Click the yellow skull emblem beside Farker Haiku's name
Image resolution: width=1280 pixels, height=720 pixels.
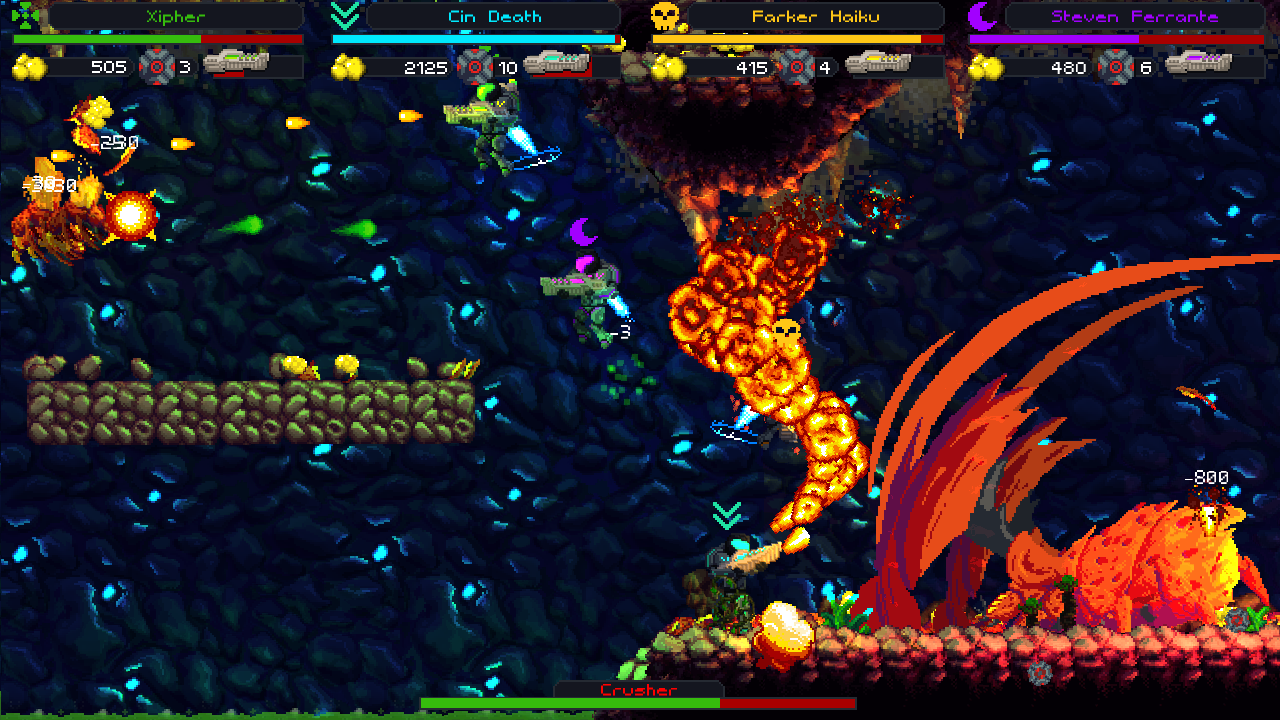point(665,16)
